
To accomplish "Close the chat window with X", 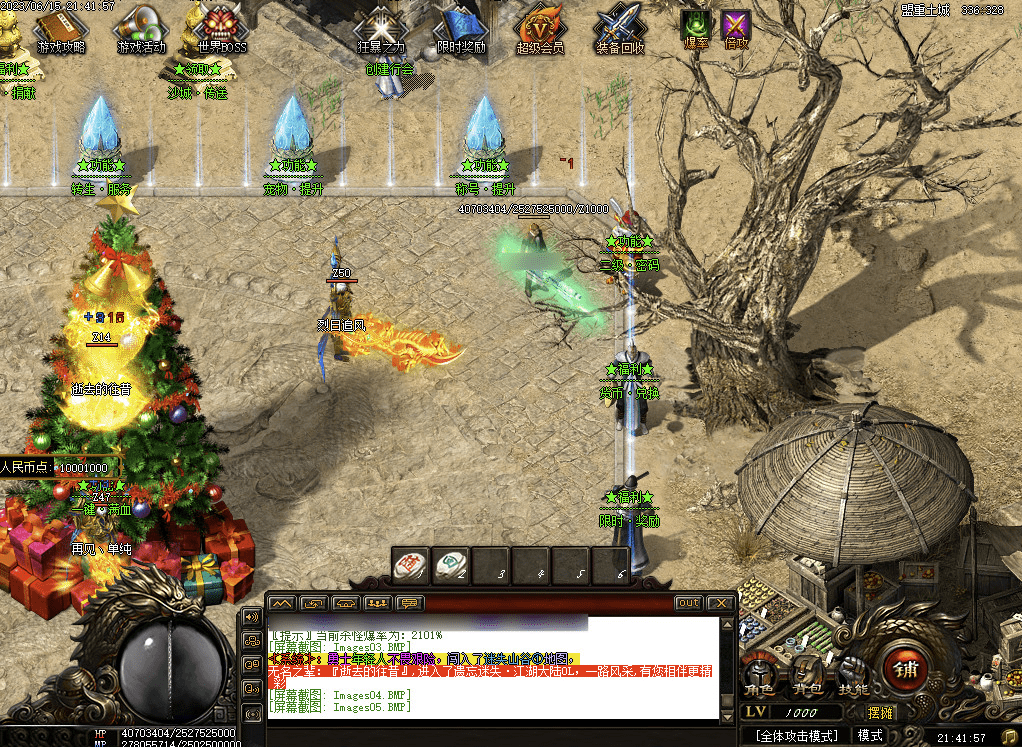I will (x=720, y=603).
